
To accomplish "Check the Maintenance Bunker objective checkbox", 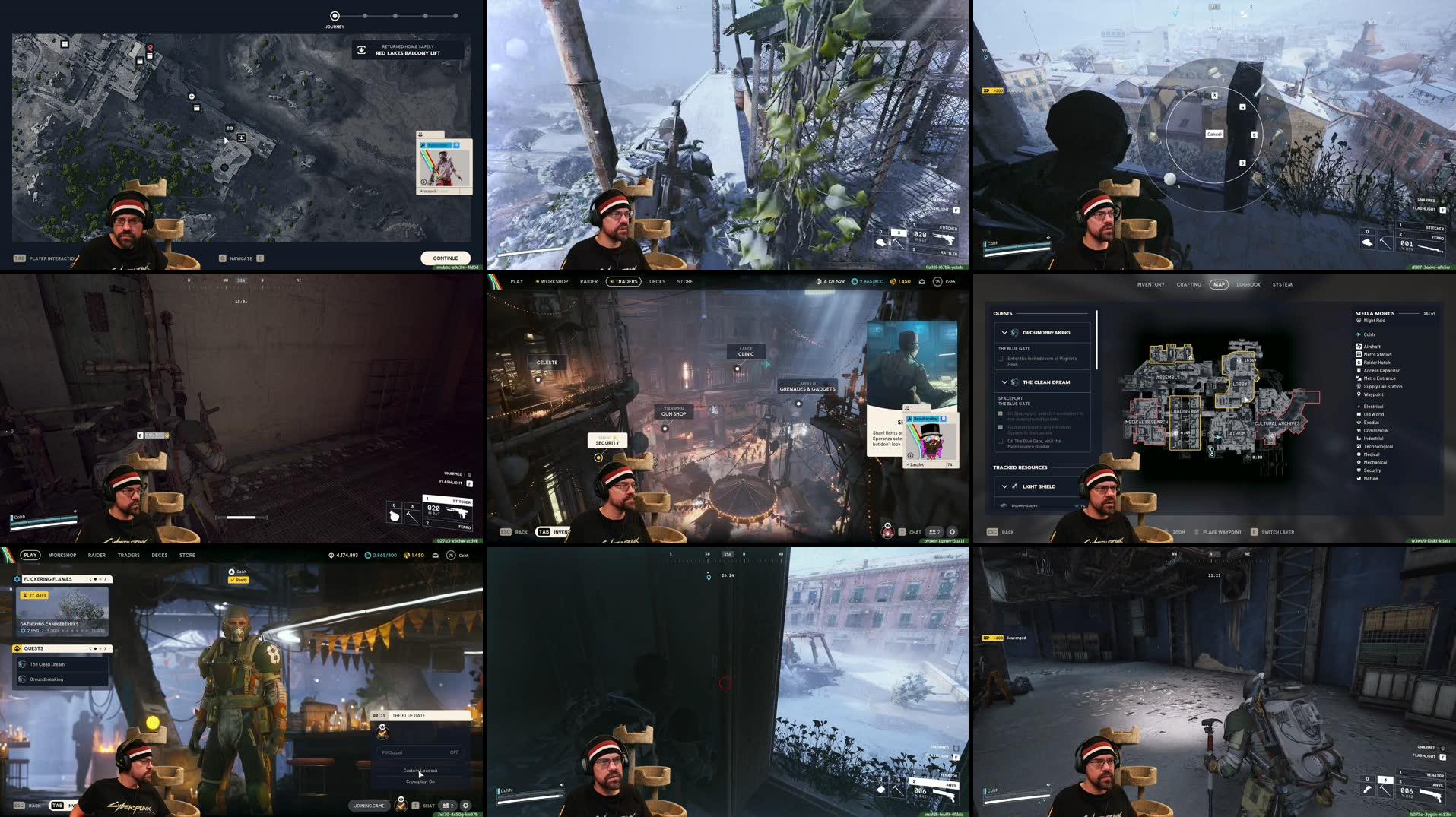I will pos(1001,441).
